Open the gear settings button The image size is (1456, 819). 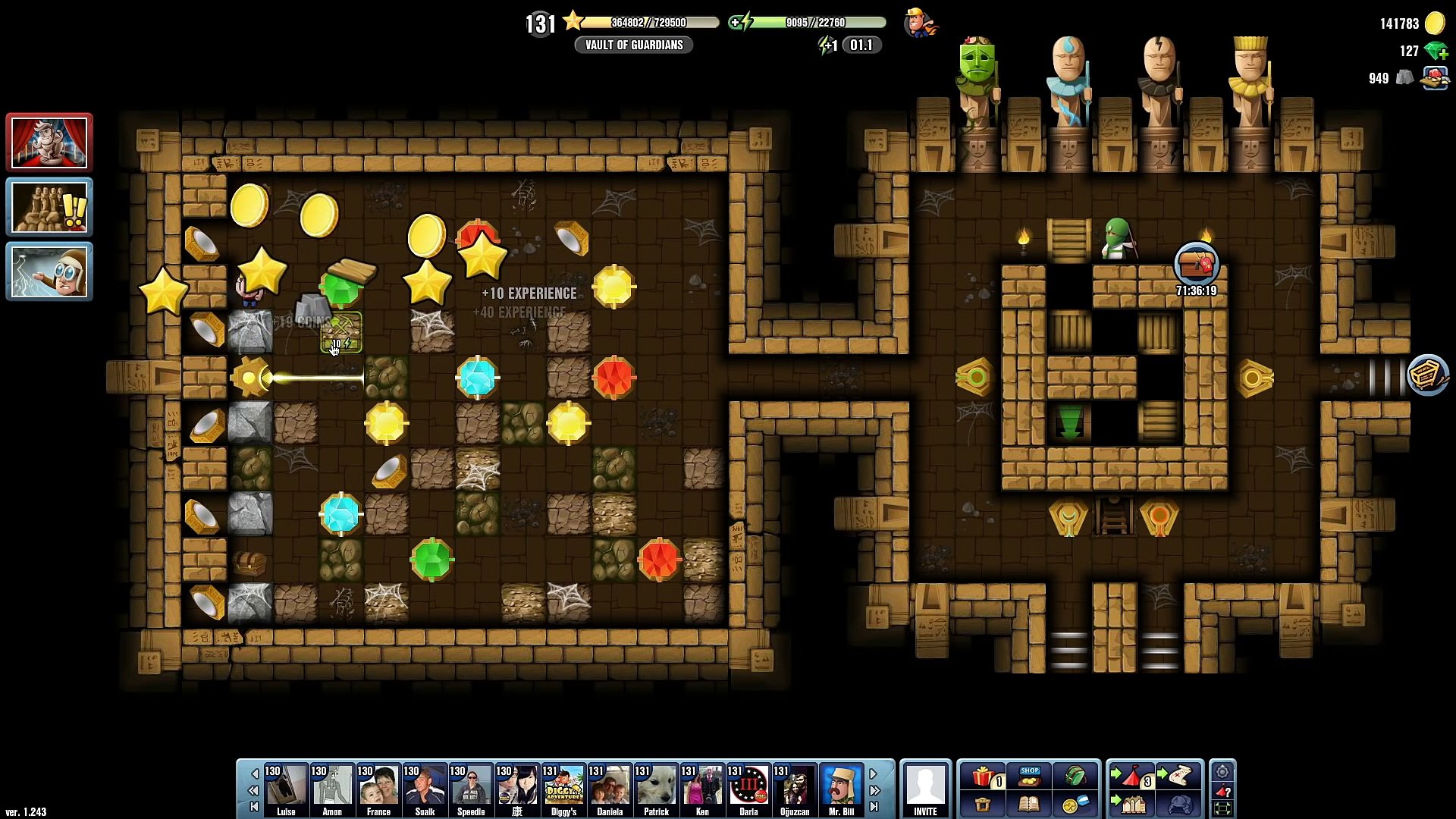point(1222,772)
